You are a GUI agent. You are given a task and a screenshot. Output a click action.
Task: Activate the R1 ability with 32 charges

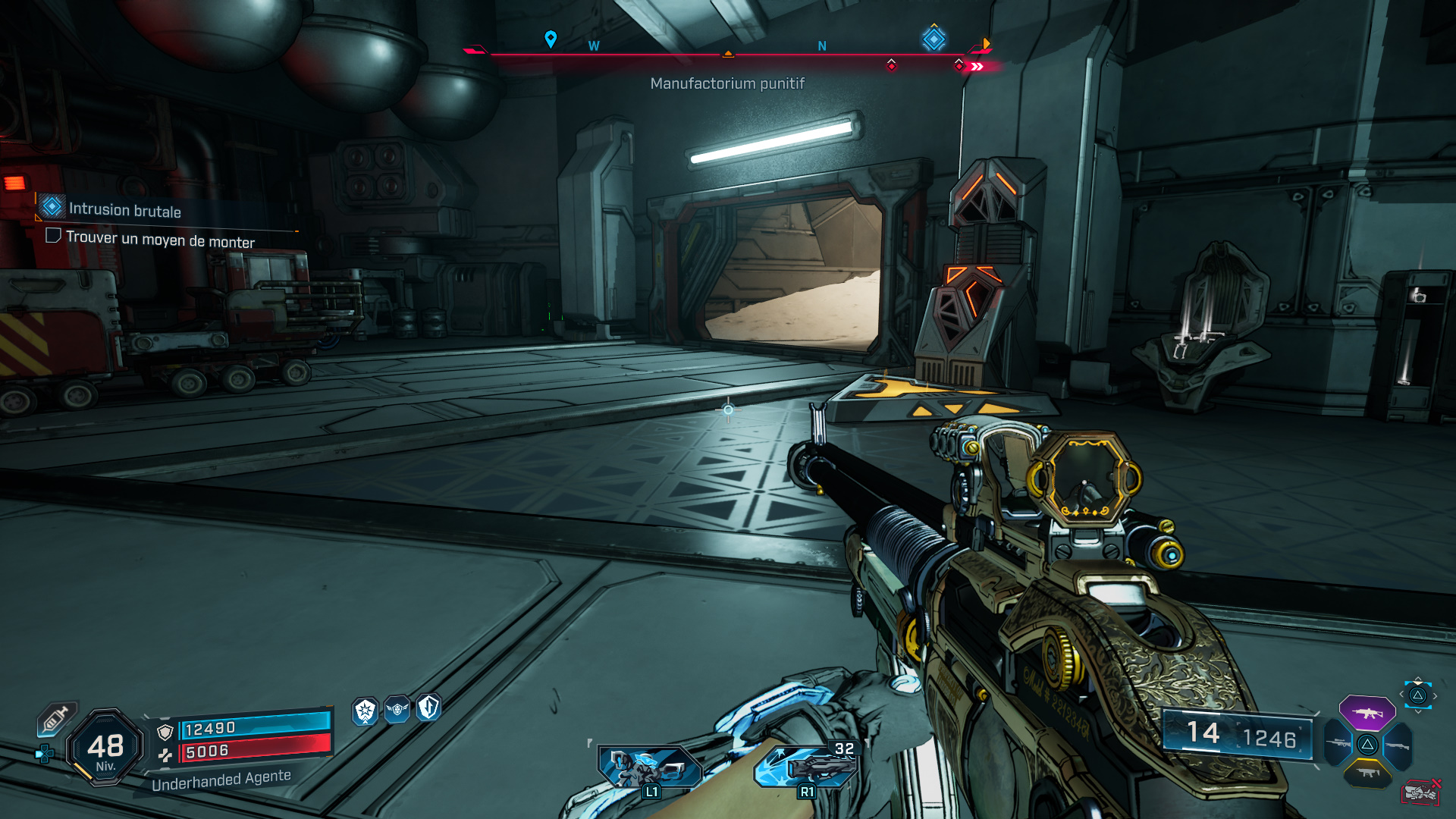[807, 766]
